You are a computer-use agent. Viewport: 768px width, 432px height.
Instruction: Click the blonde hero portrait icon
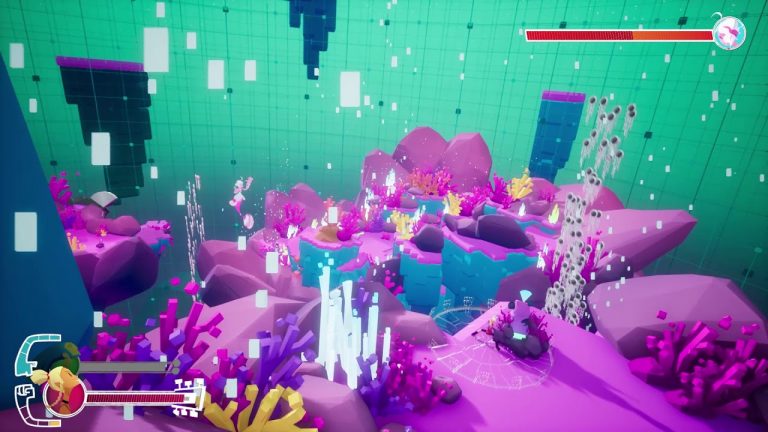click(63, 394)
